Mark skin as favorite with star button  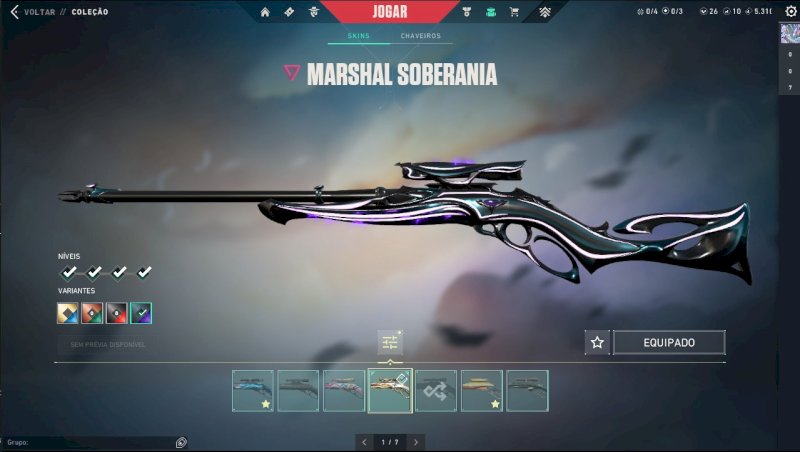597,342
